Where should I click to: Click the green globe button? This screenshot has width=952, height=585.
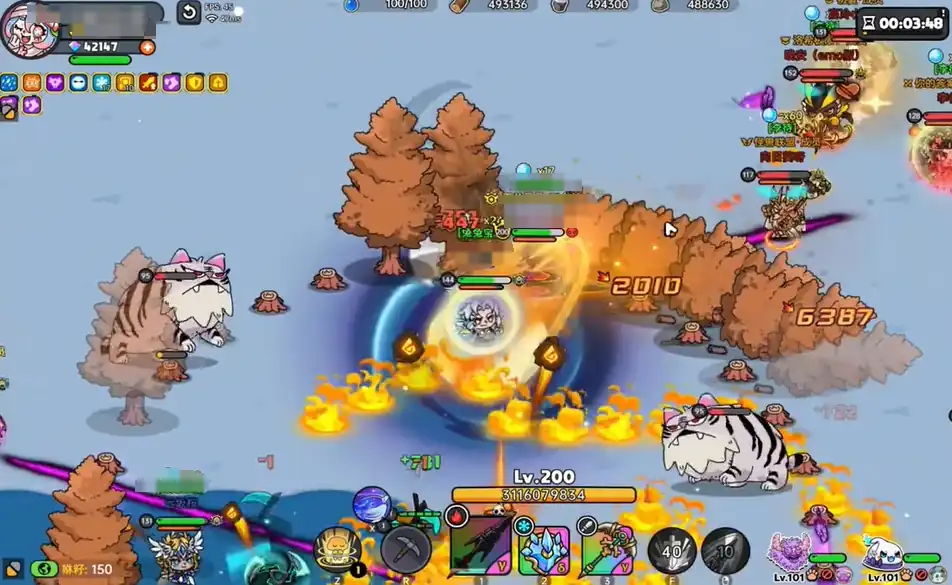(x=44, y=569)
